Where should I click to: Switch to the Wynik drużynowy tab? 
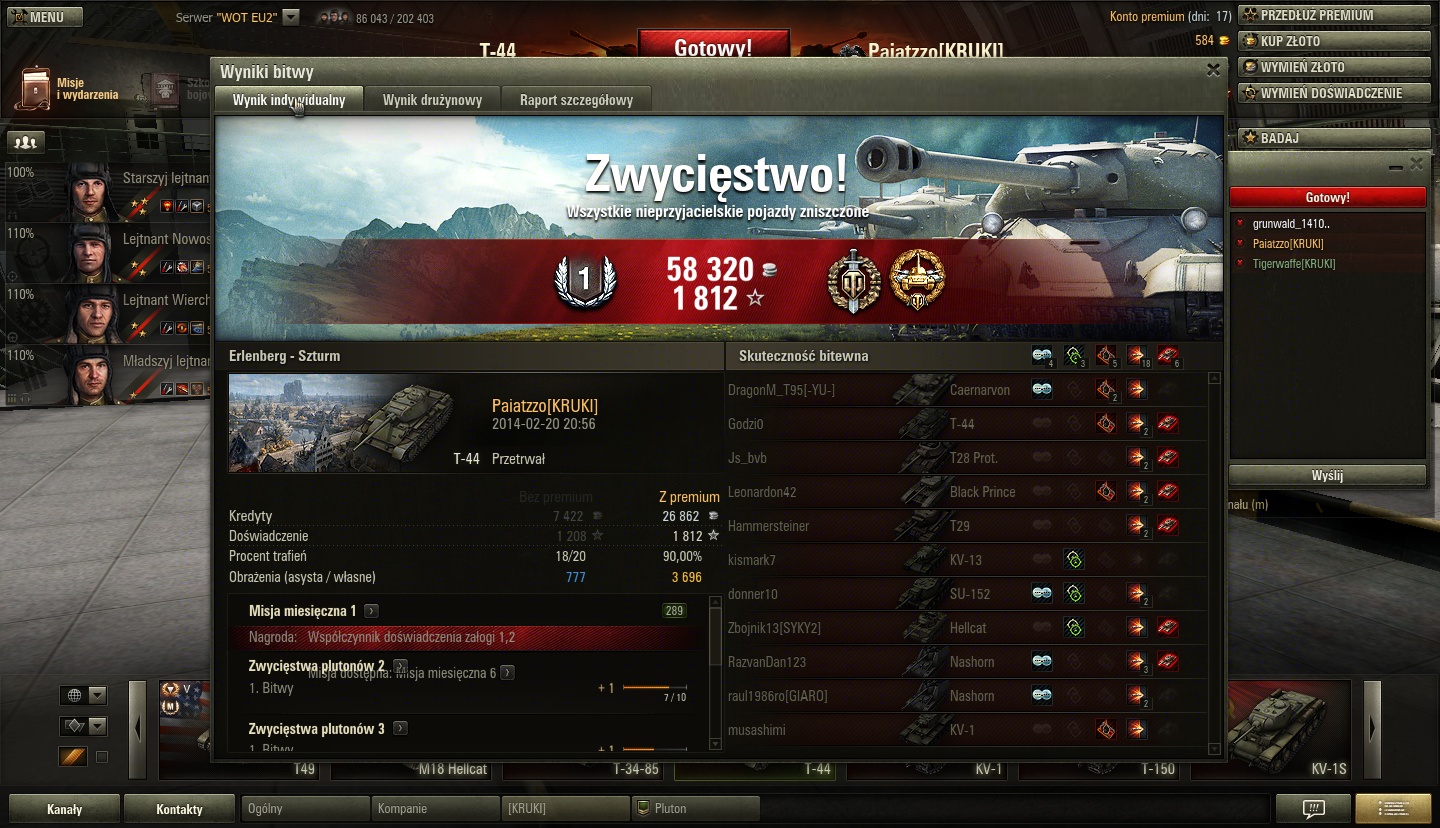pyautogui.click(x=432, y=100)
